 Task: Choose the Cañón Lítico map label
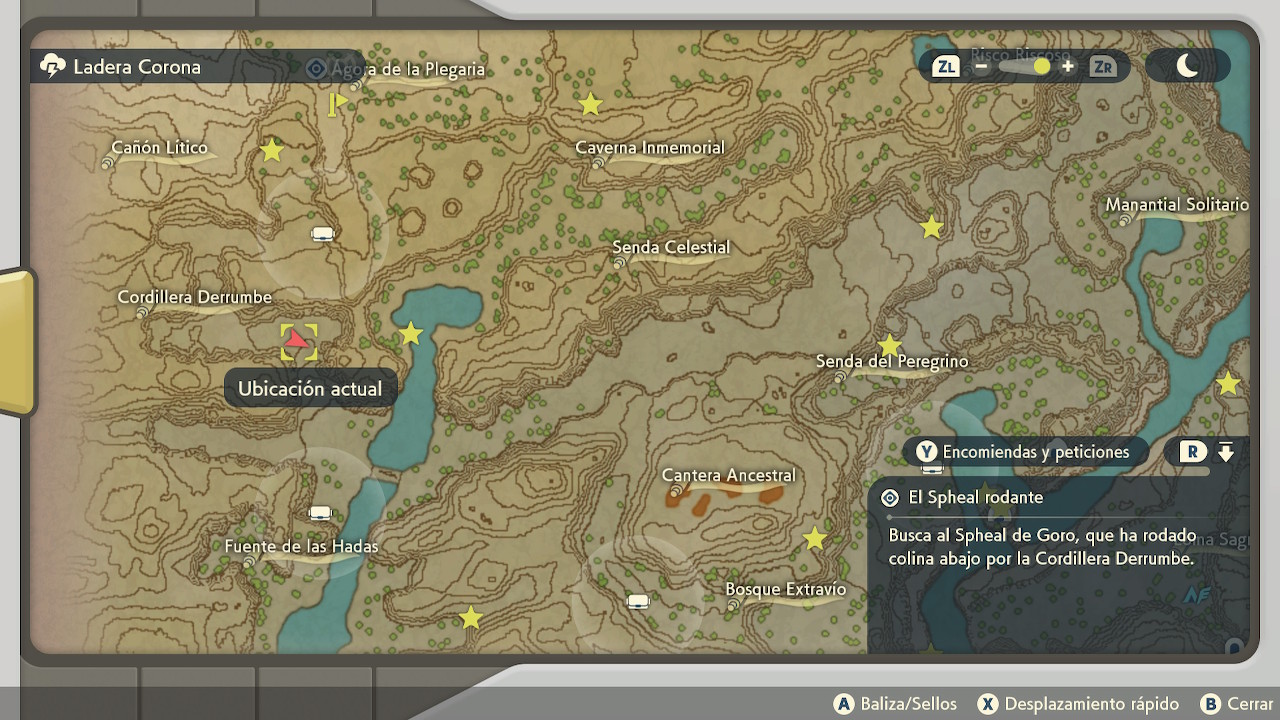[x=159, y=148]
